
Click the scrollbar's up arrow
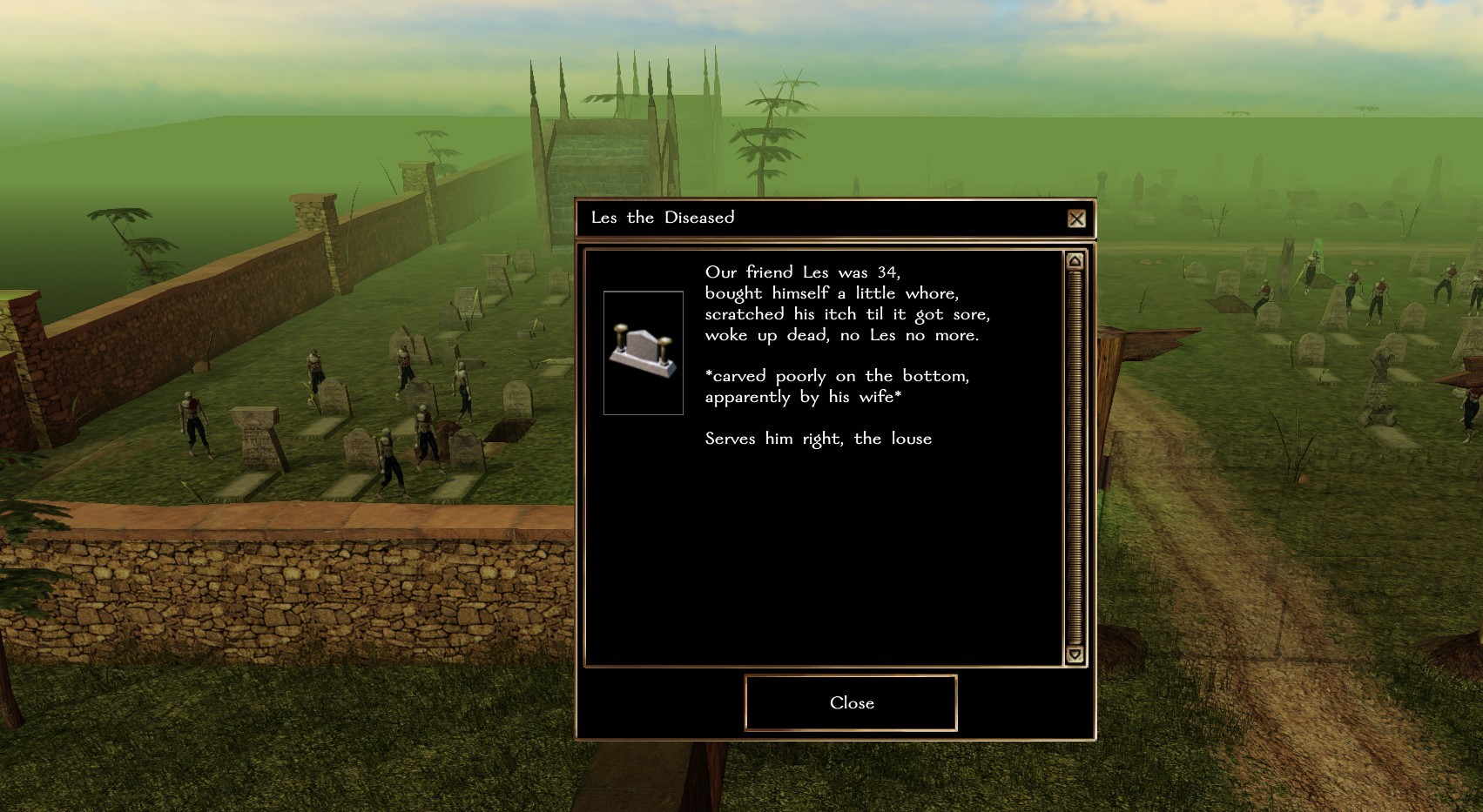1075,261
